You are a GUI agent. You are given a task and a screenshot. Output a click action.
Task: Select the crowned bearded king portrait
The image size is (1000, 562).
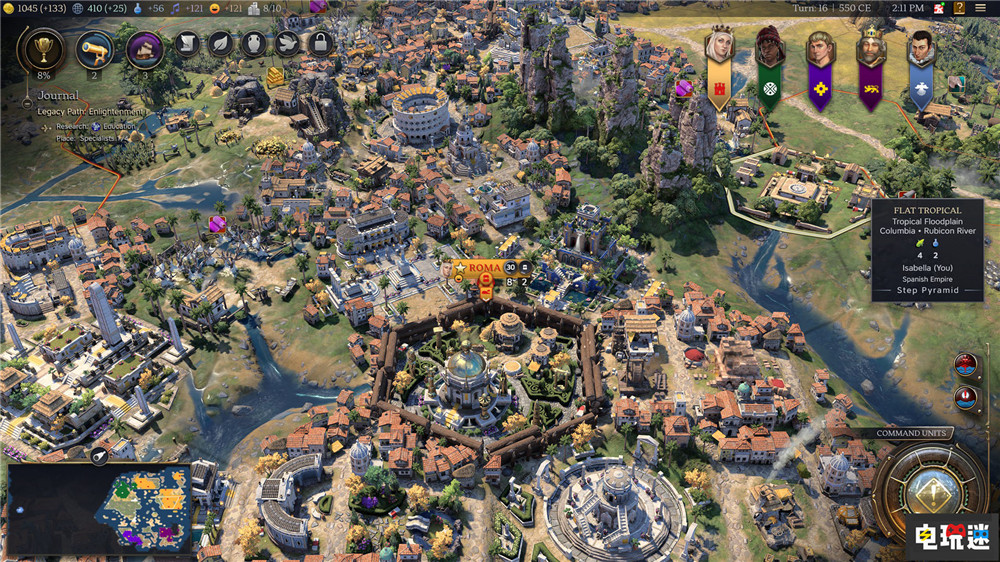[871, 47]
